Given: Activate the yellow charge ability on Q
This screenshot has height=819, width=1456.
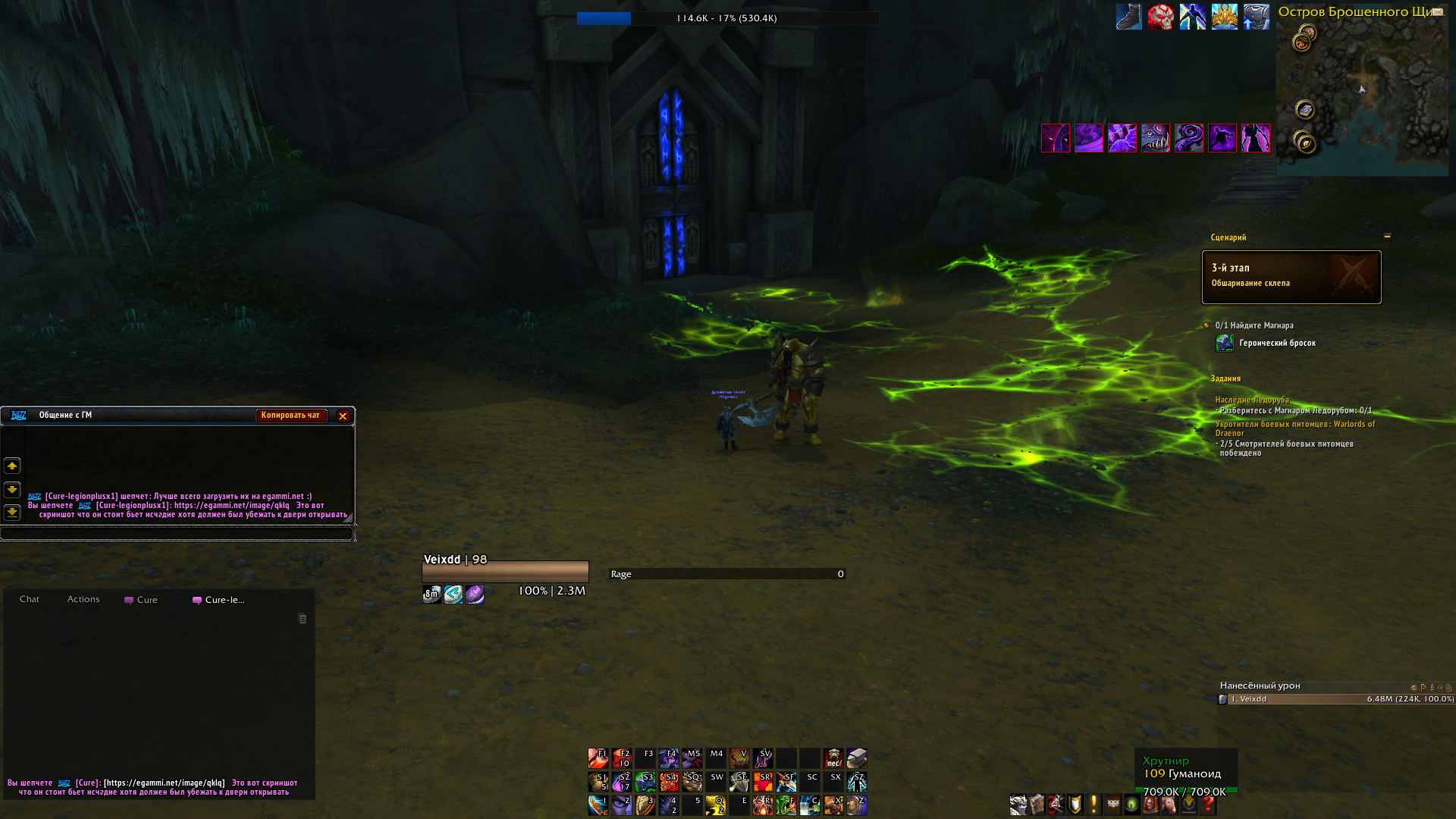Looking at the screenshot, I should [715, 805].
